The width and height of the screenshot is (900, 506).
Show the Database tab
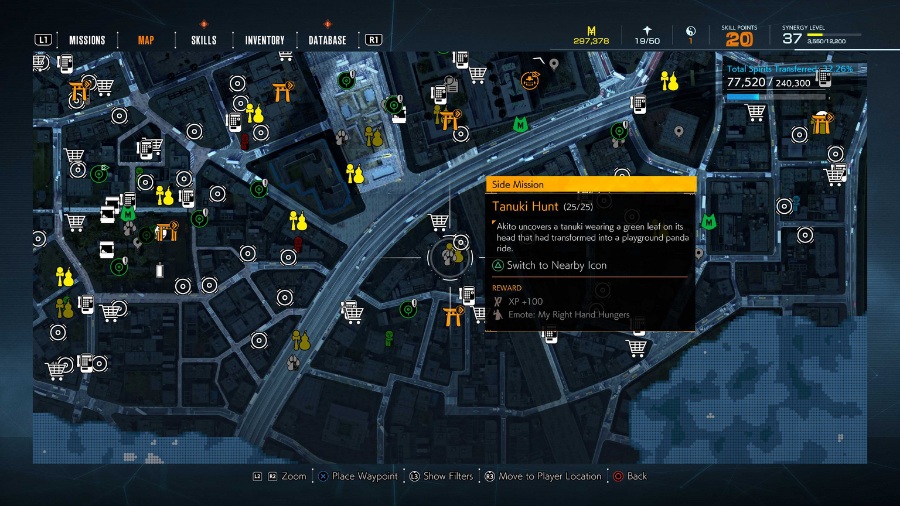point(328,40)
